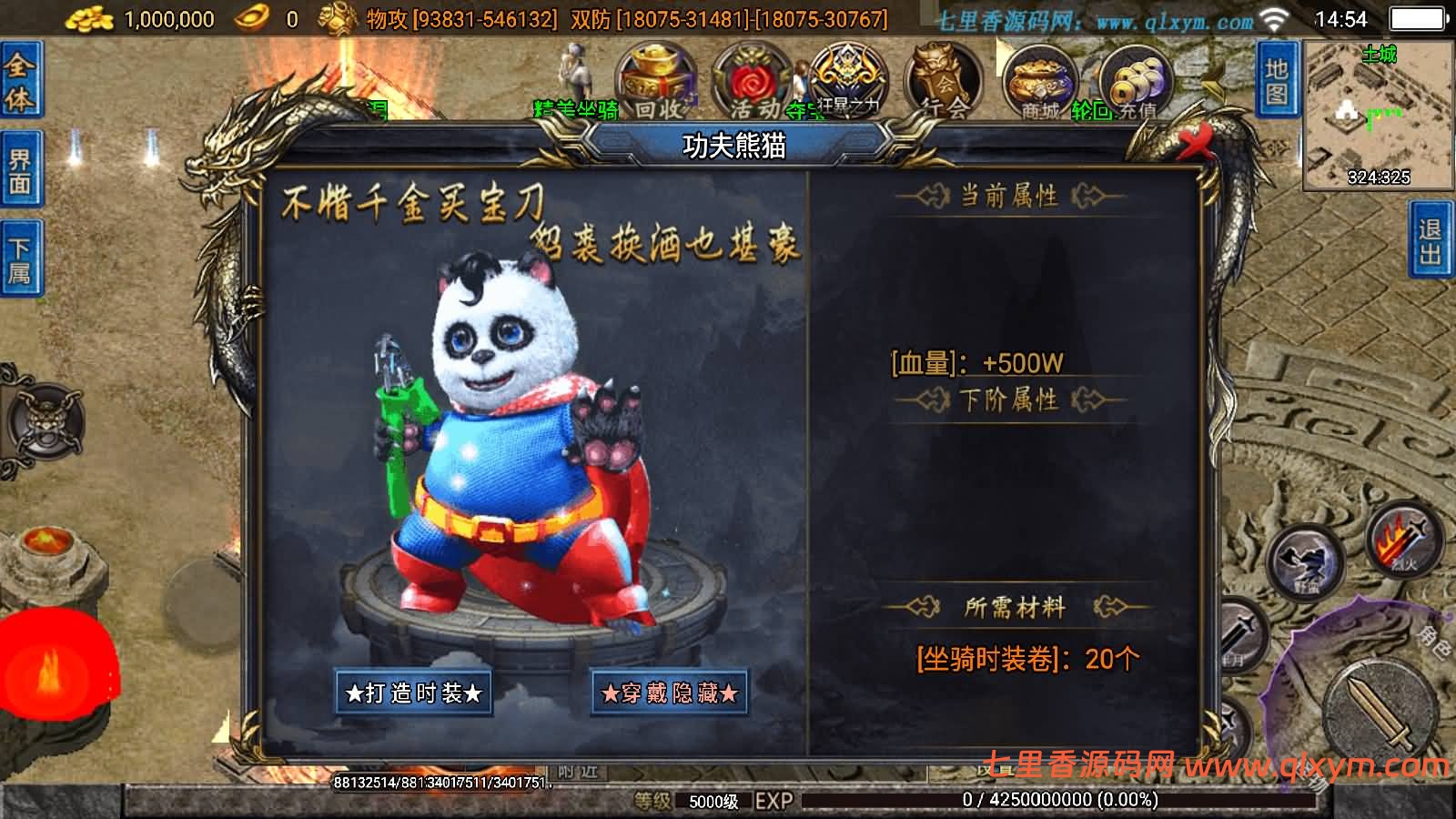Toggle mount outfit with 穿戴隐藏 button

[671, 694]
